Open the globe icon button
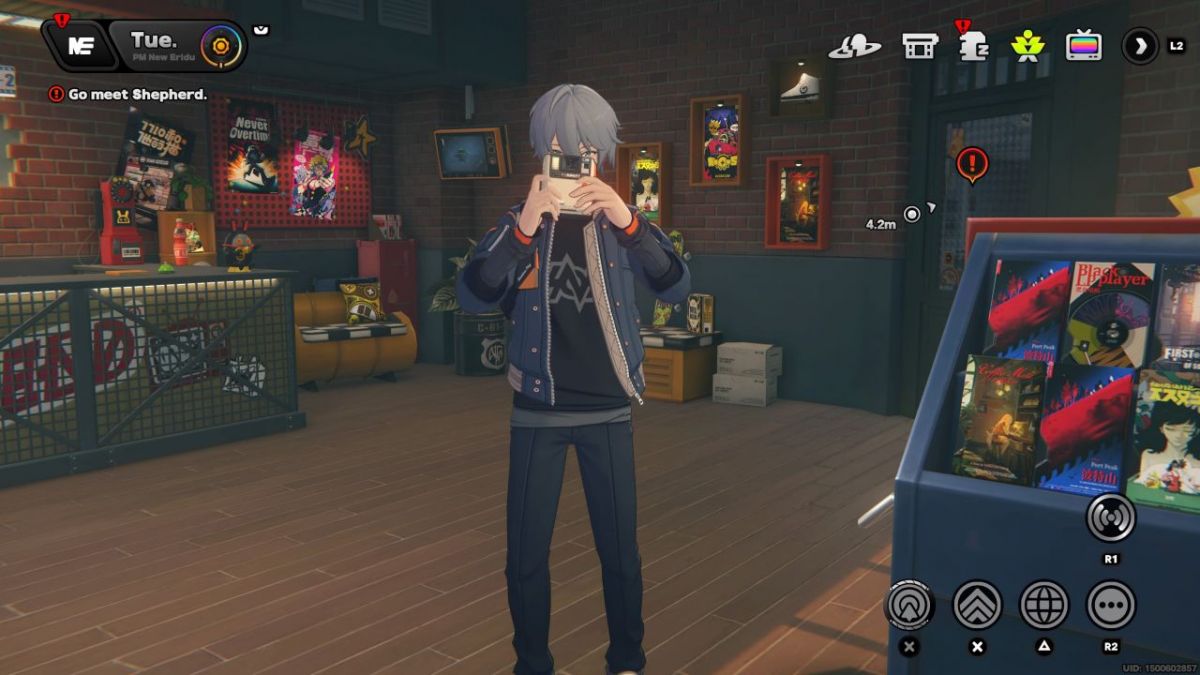The image size is (1200, 675). 1044,604
